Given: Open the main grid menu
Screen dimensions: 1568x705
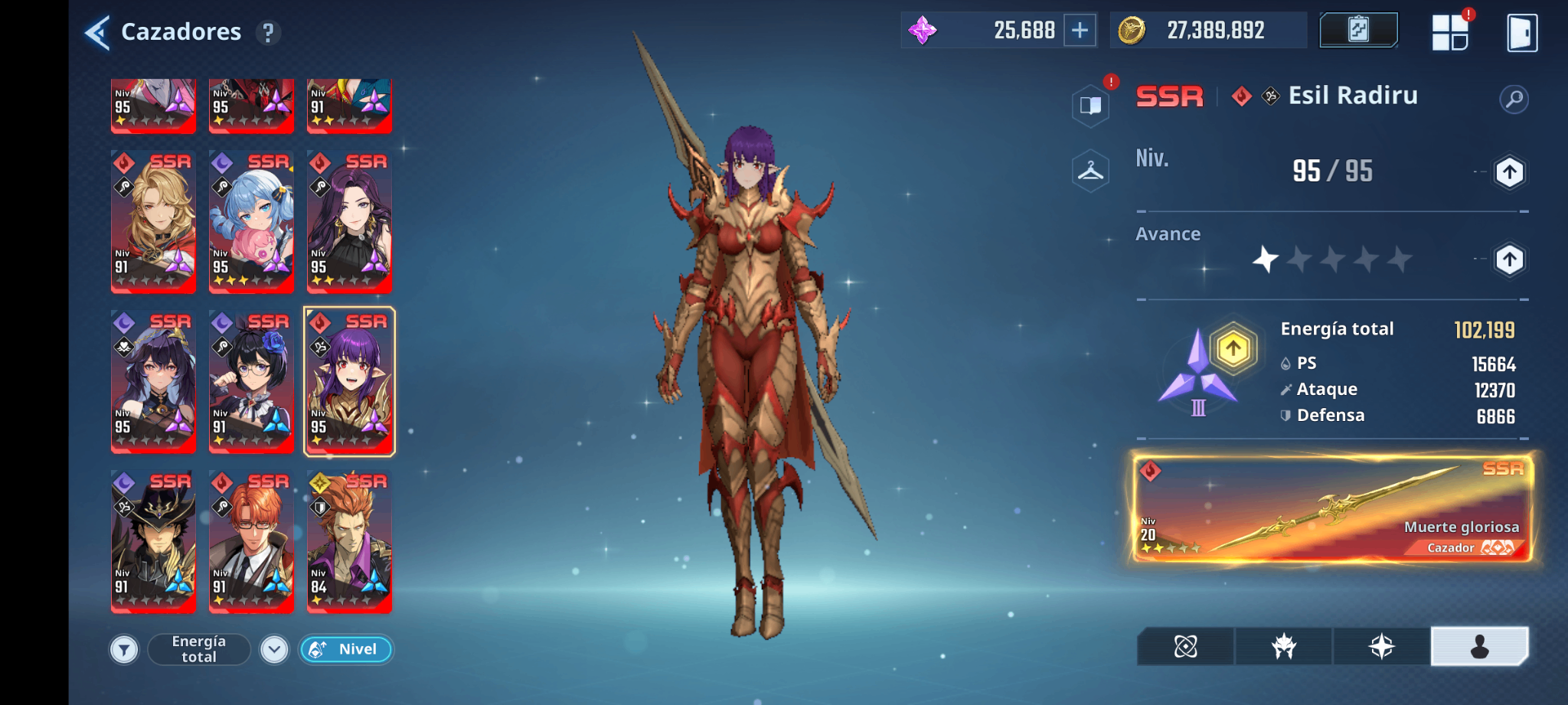Looking at the screenshot, I should click(1449, 32).
